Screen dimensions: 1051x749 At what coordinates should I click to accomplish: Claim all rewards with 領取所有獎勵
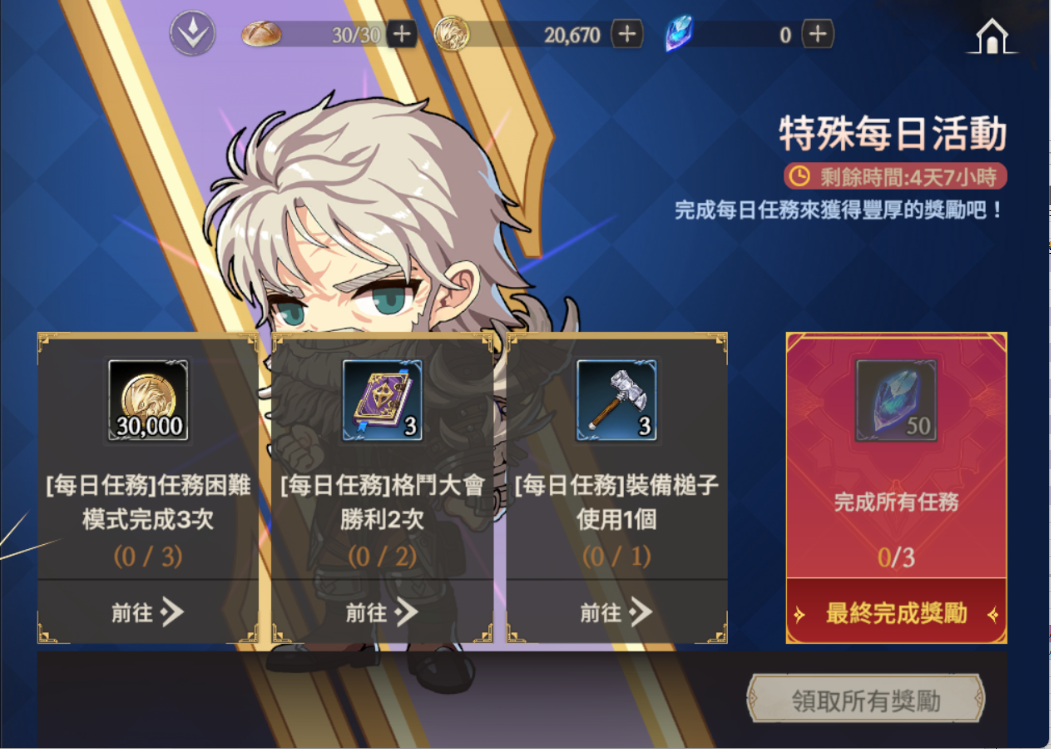coord(866,700)
